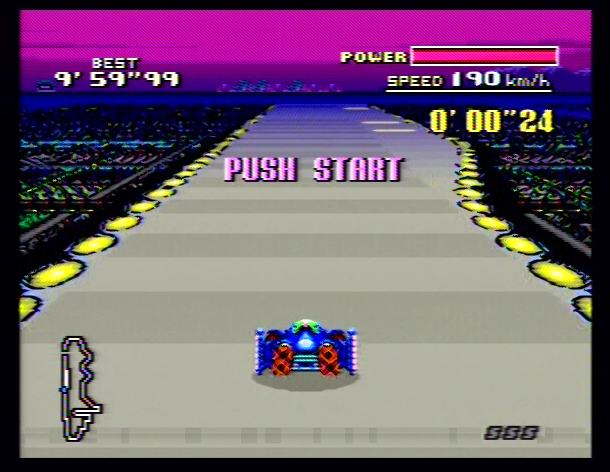This screenshot has width=610, height=472.
Task: Click the track layout minimap
Action: [x=79, y=388]
